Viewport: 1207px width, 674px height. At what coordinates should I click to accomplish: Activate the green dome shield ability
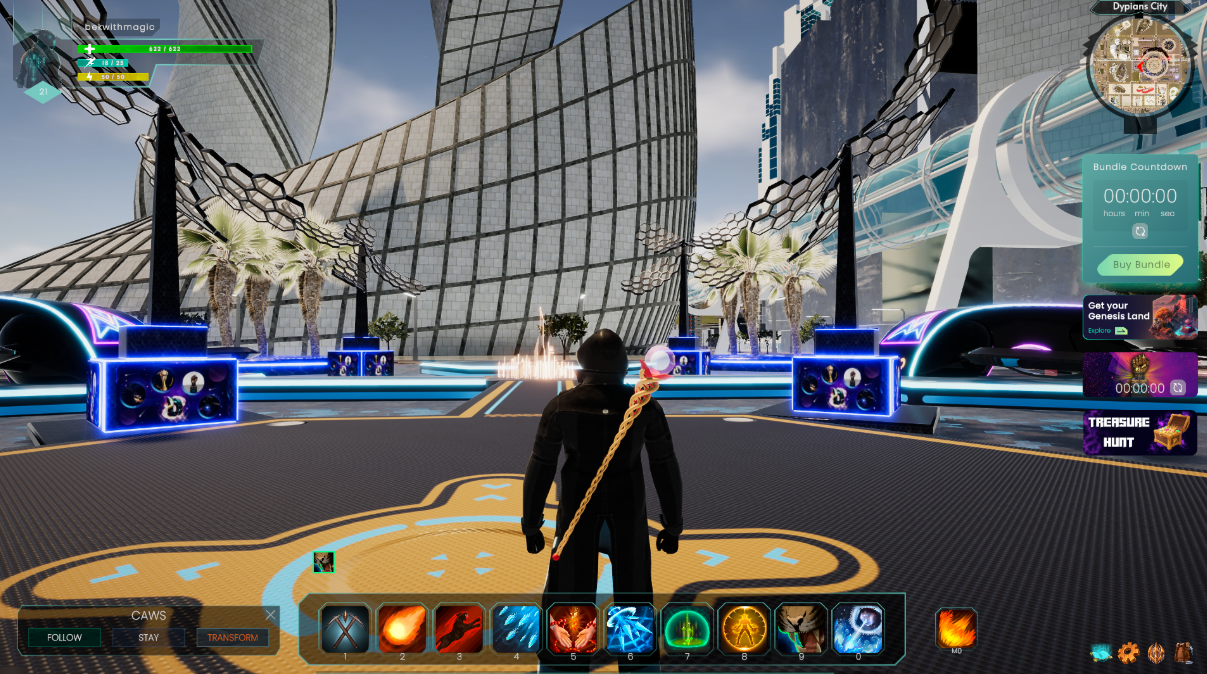click(687, 628)
